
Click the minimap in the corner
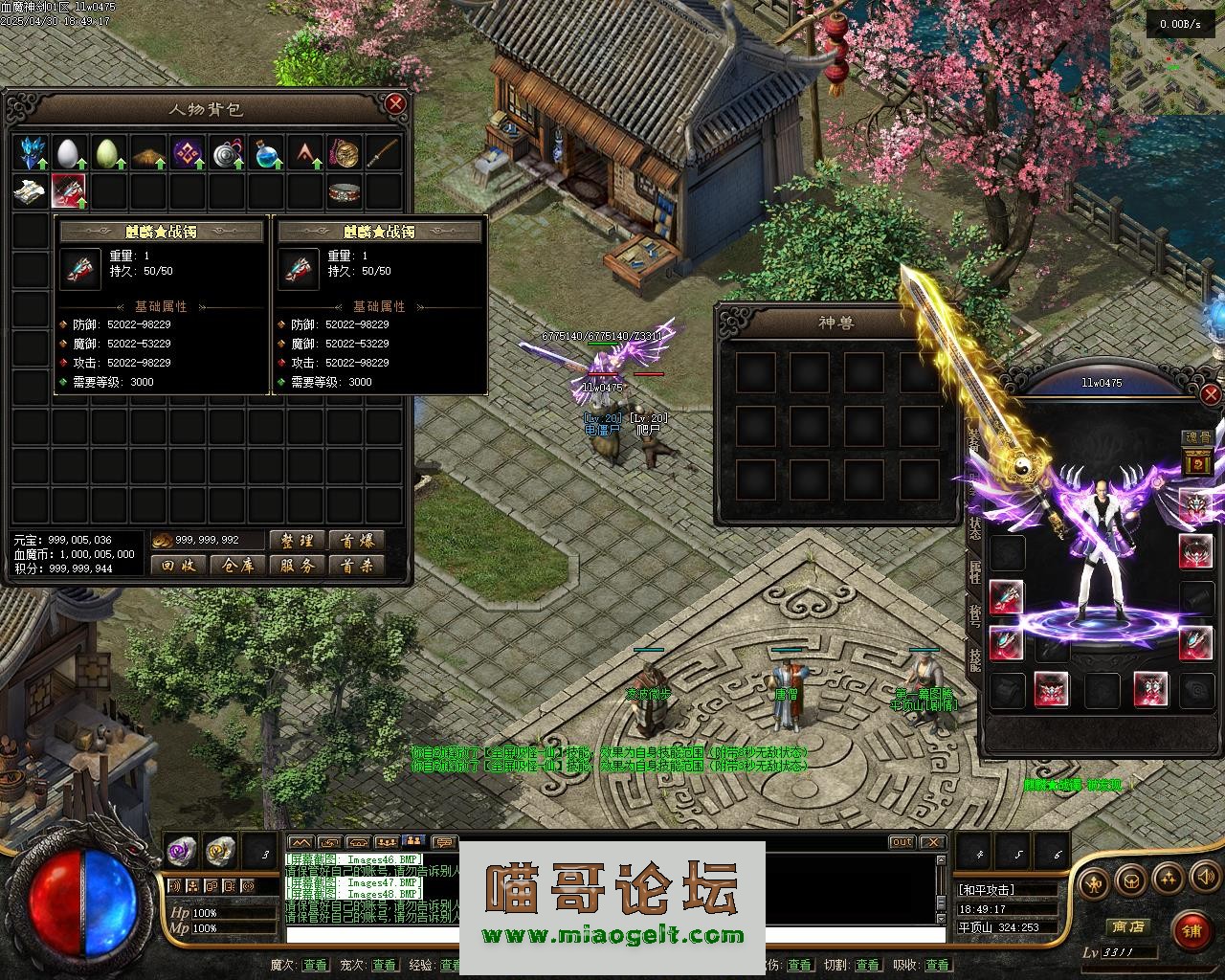pyautogui.click(x=1167, y=57)
